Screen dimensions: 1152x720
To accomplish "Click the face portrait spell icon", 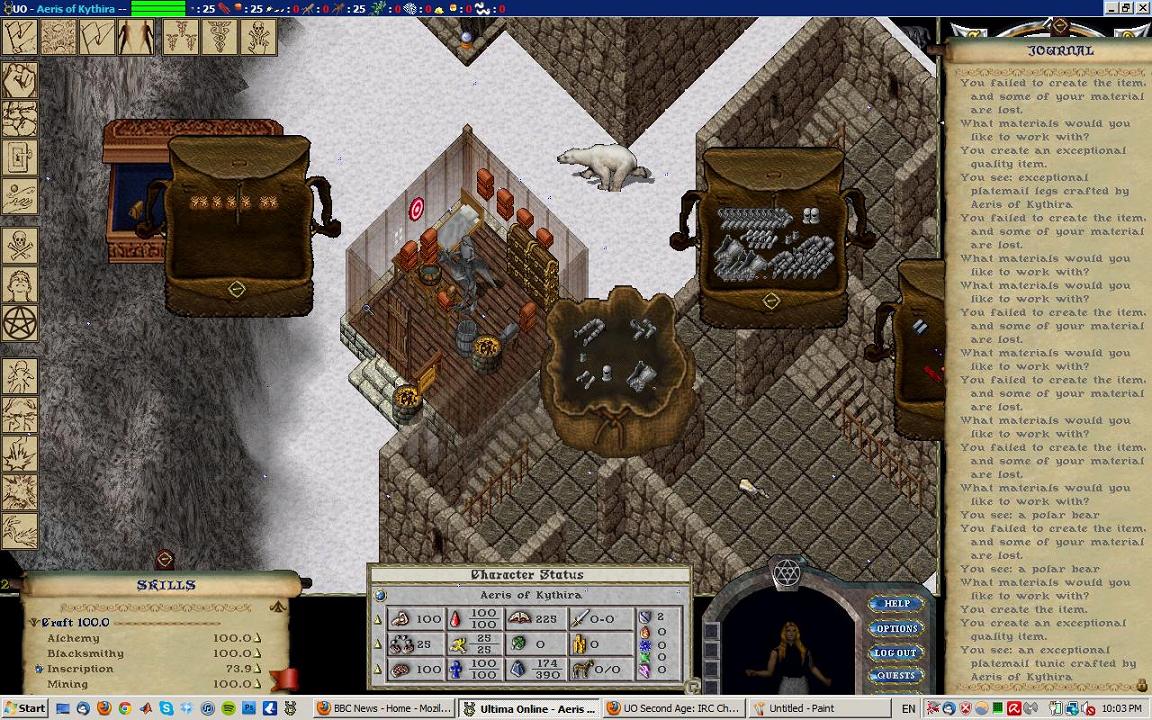I will click(19, 285).
